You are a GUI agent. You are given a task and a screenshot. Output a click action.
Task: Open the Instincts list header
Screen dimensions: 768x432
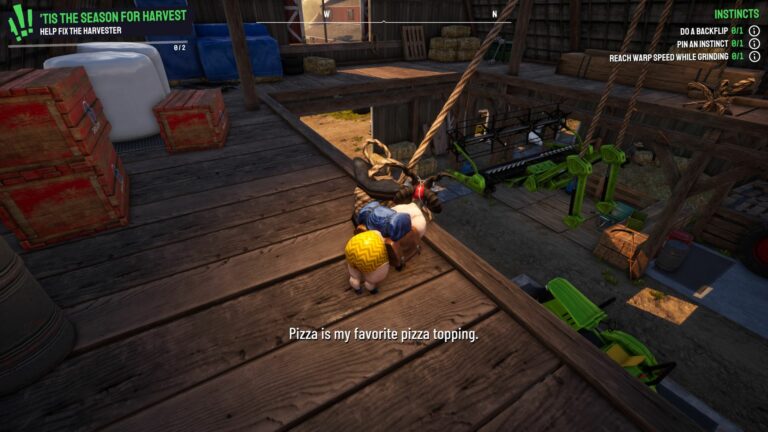pyautogui.click(x=736, y=14)
